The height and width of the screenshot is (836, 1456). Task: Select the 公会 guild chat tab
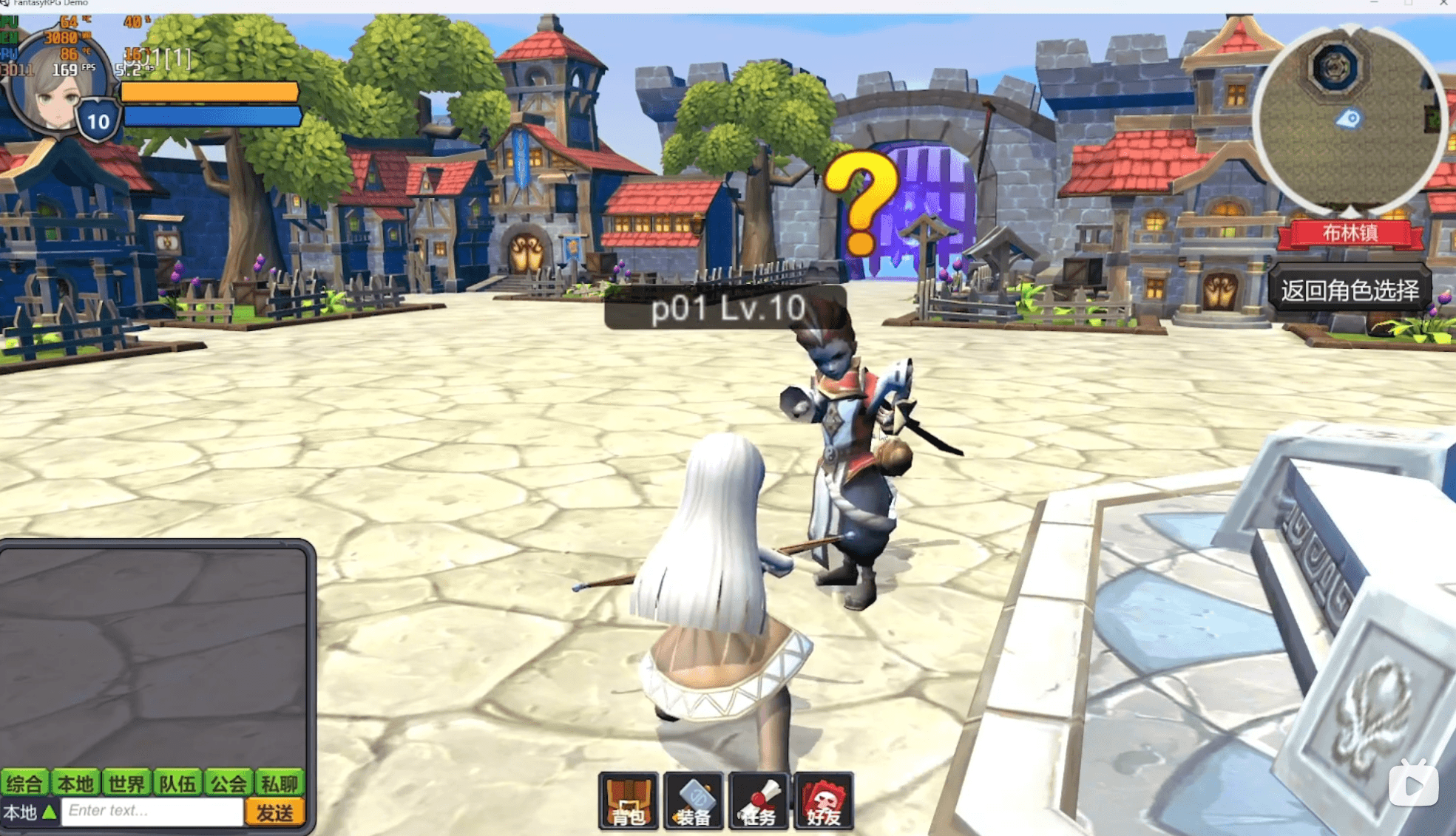231,784
